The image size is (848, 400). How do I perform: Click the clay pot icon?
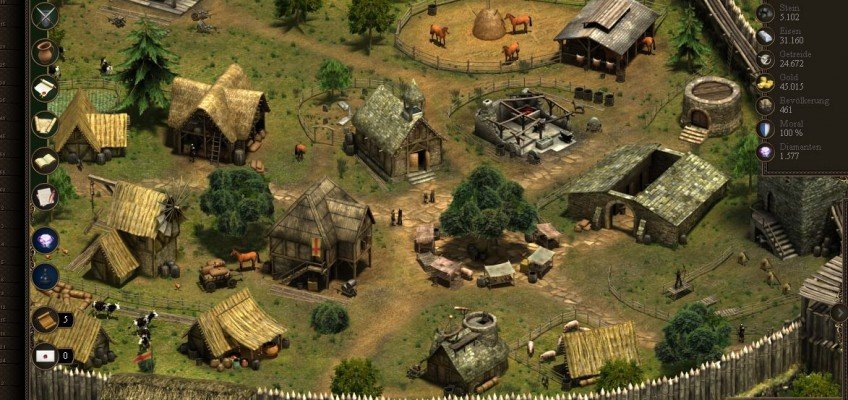[x=45, y=51]
